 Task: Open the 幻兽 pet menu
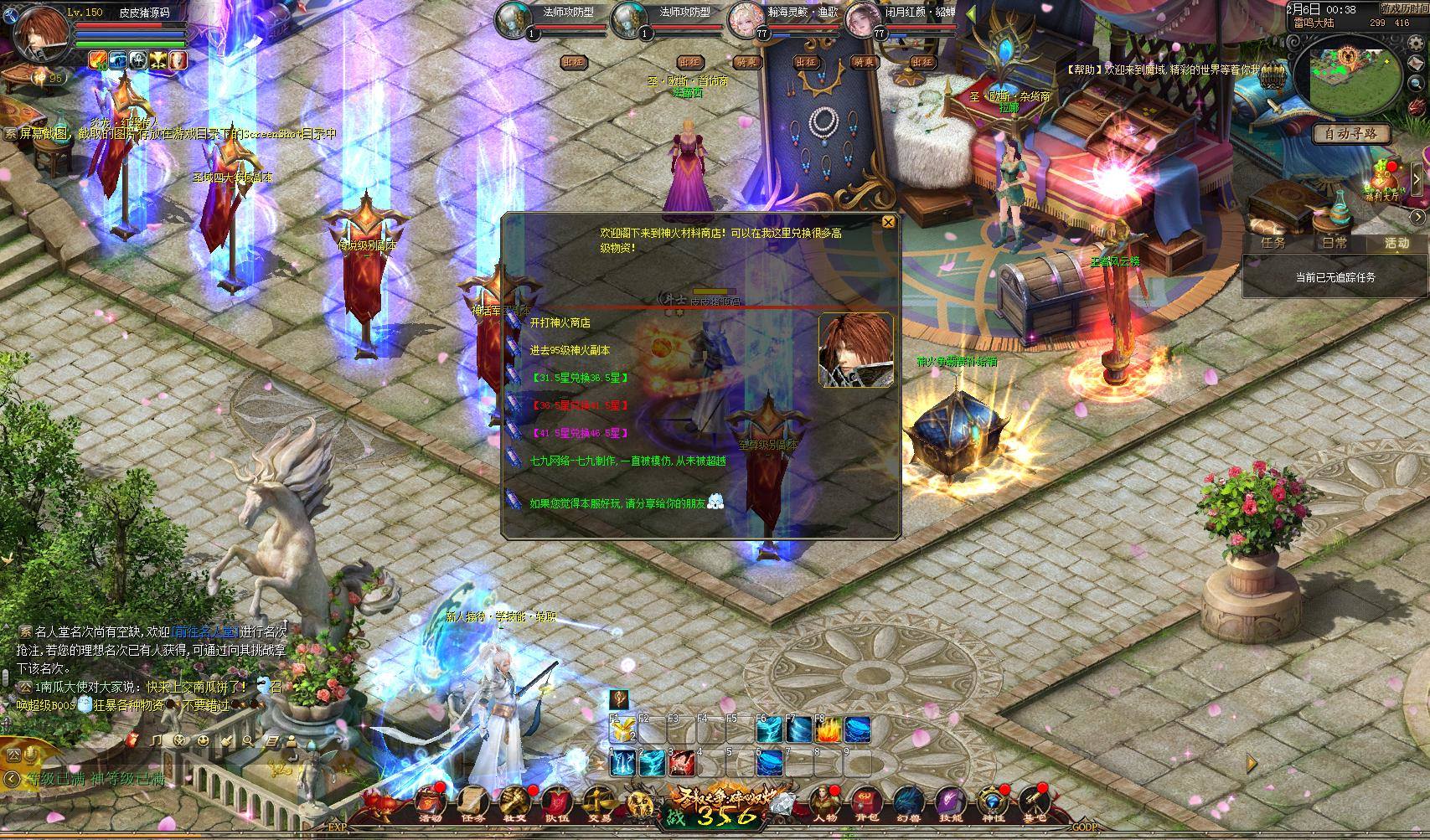pos(908,806)
